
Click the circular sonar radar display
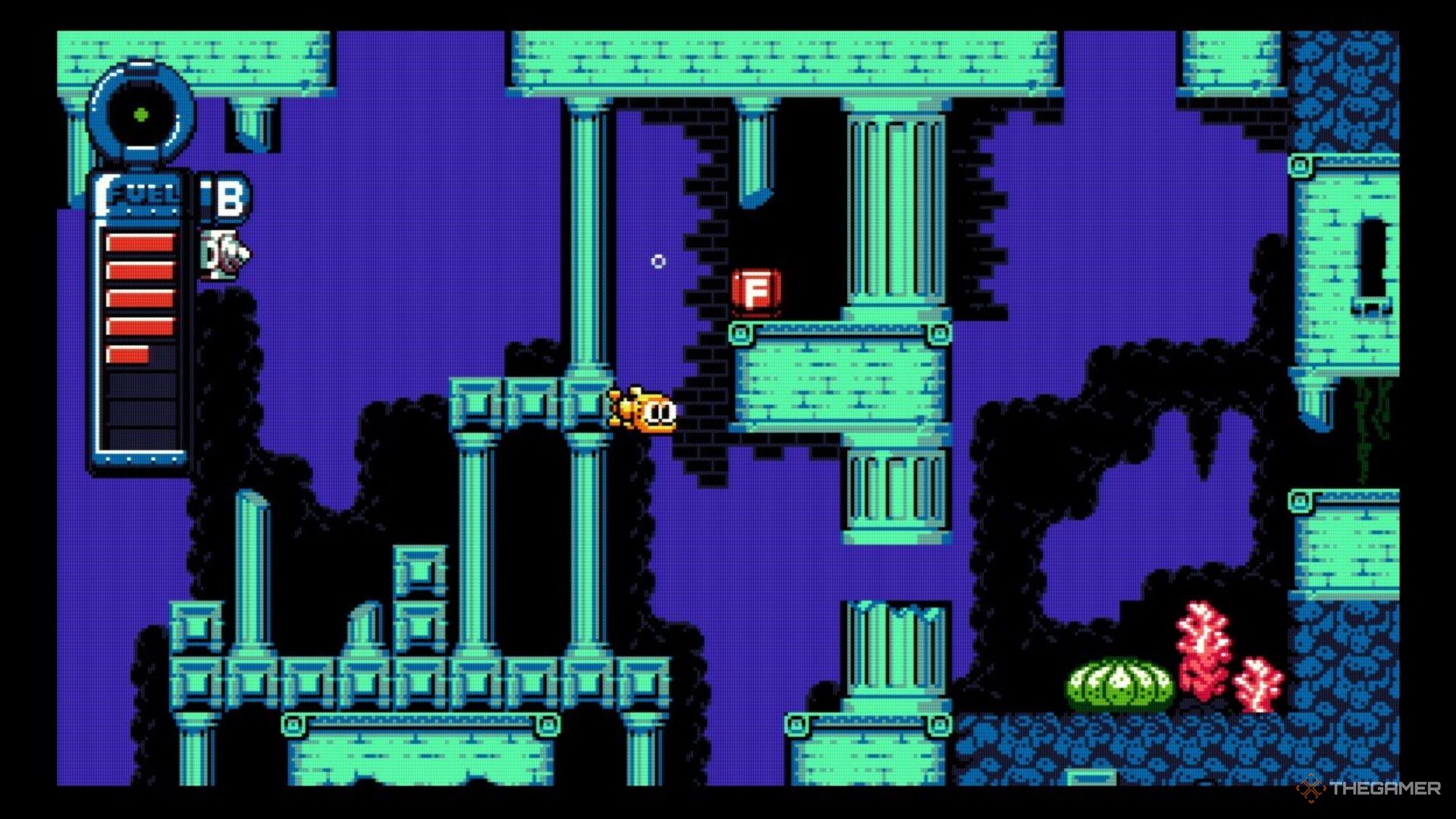141,115
